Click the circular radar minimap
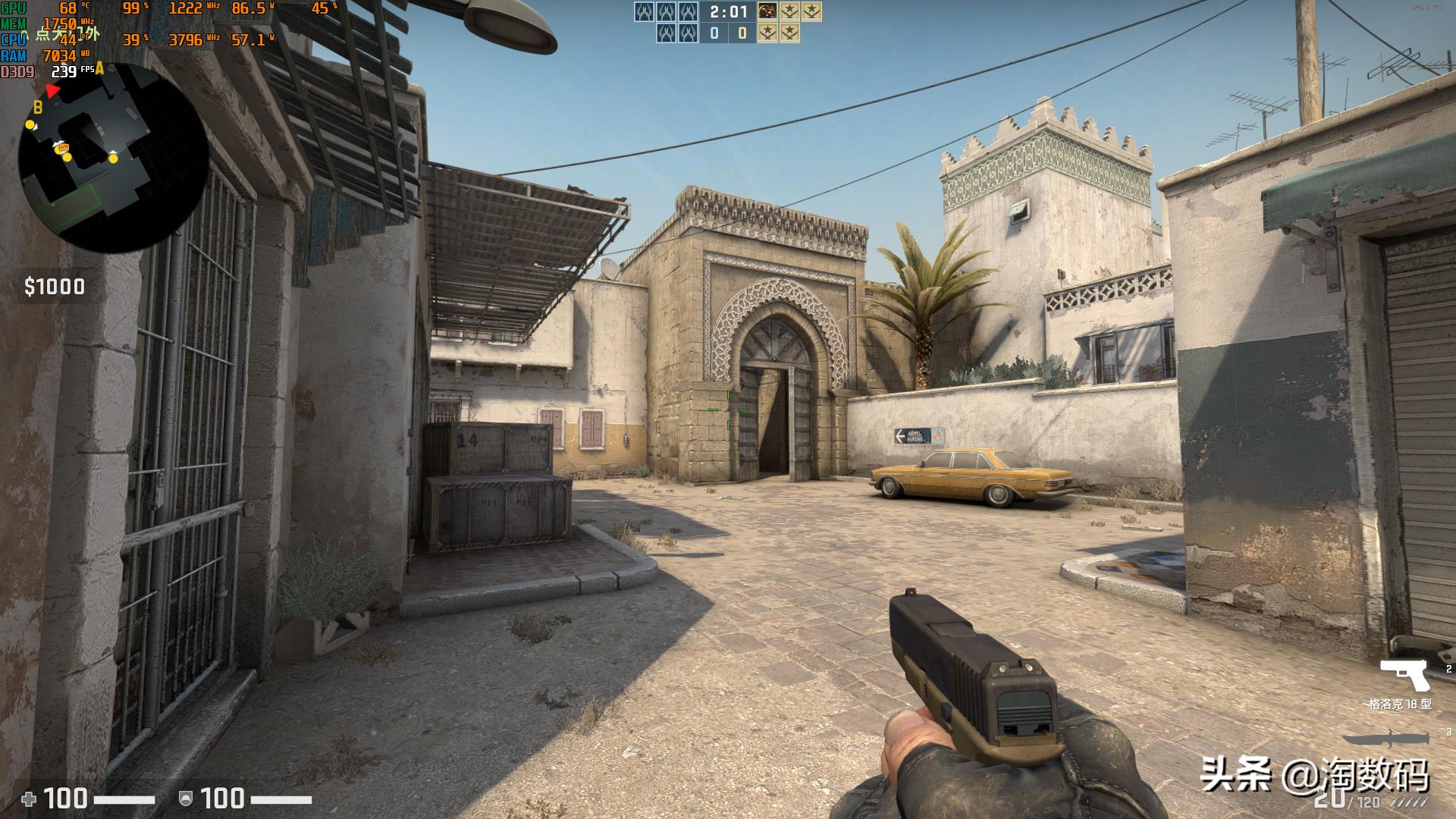 [114, 158]
